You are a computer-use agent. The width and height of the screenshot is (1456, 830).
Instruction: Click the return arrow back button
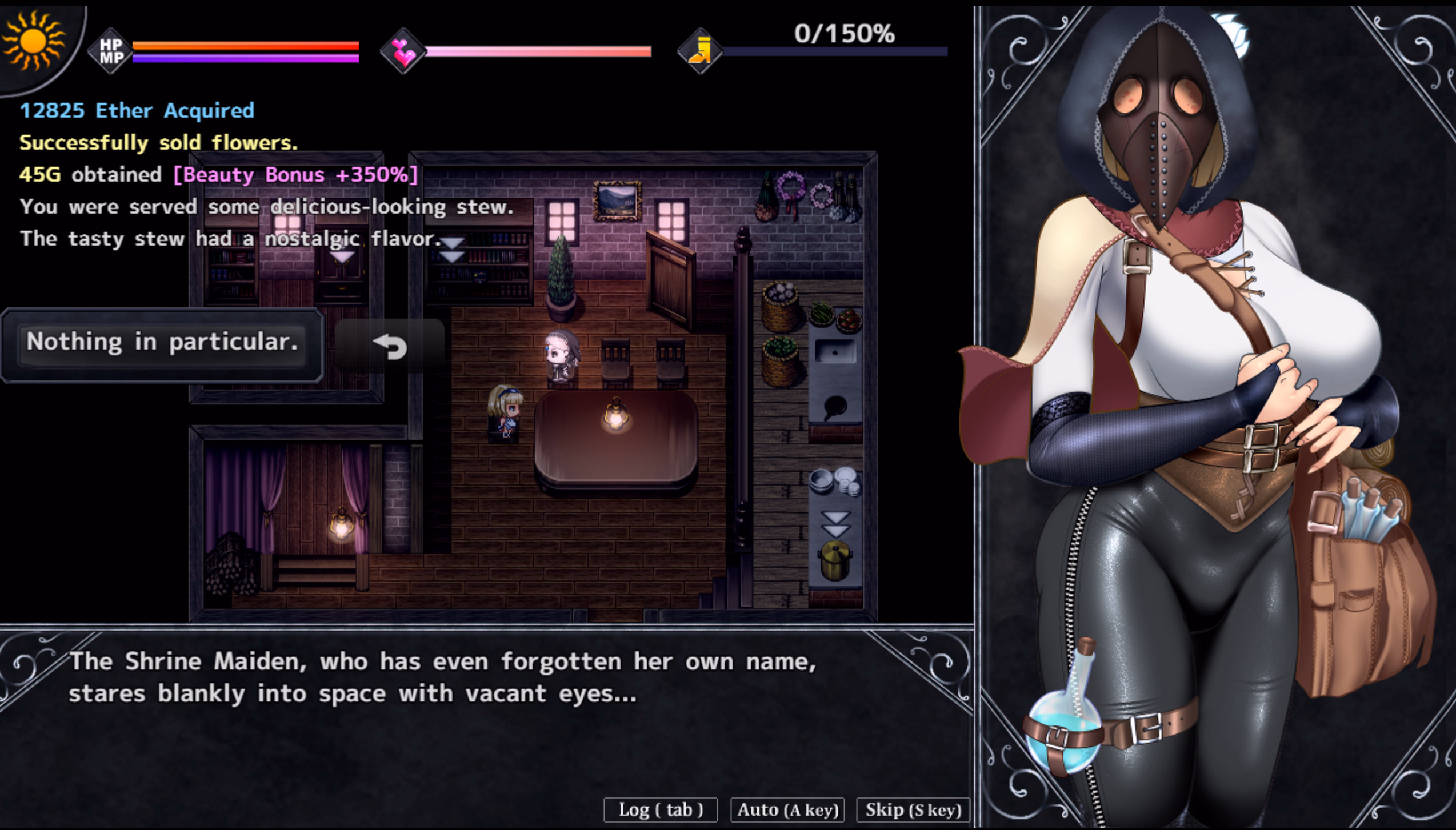[390, 346]
